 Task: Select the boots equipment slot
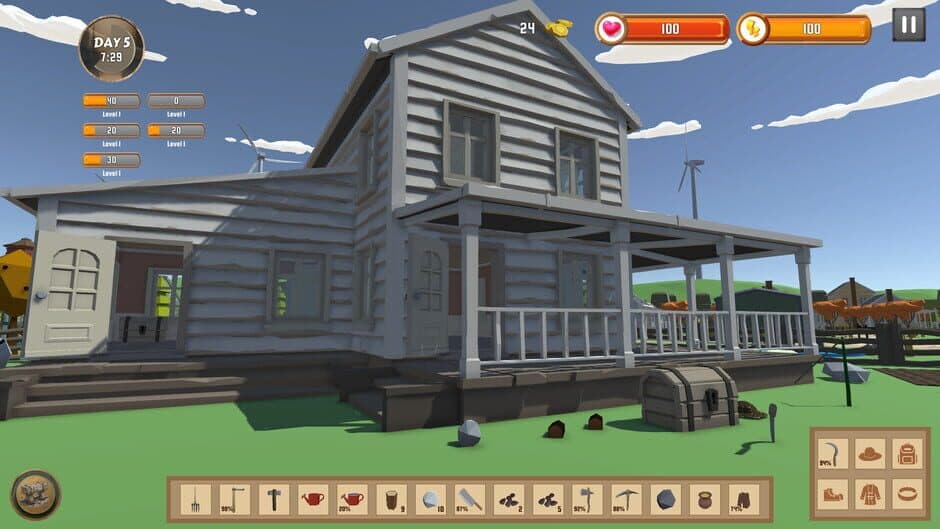coord(832,493)
